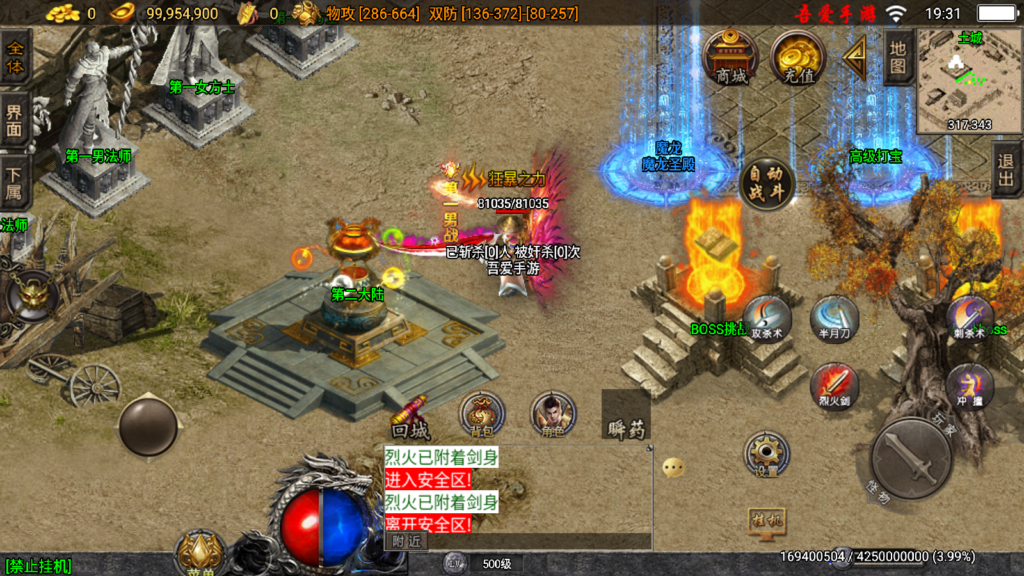Use the 冲撞 charge skill
The height and width of the screenshot is (576, 1024).
coord(969,385)
